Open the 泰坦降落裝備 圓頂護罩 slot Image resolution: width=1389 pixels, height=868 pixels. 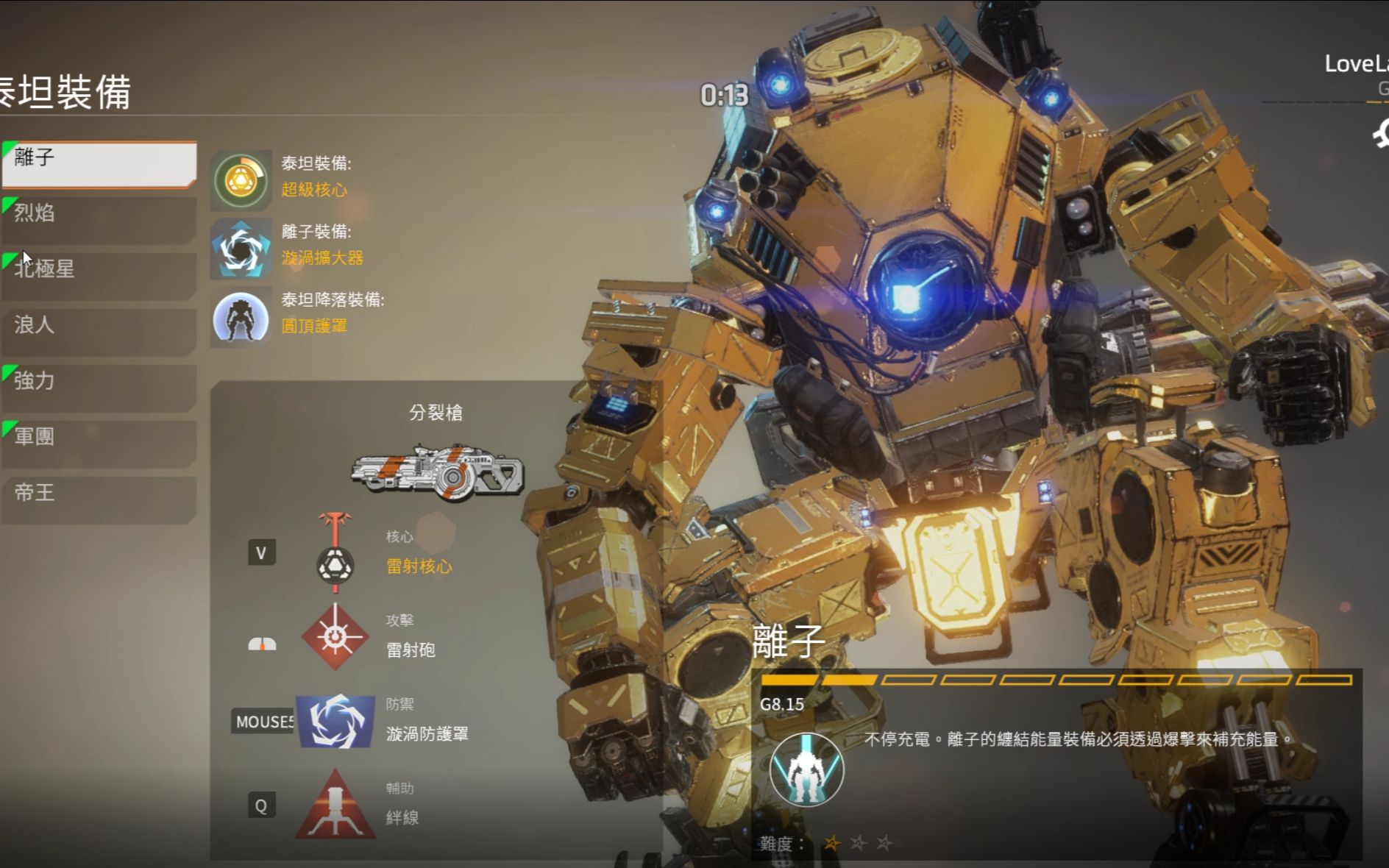click(241, 317)
